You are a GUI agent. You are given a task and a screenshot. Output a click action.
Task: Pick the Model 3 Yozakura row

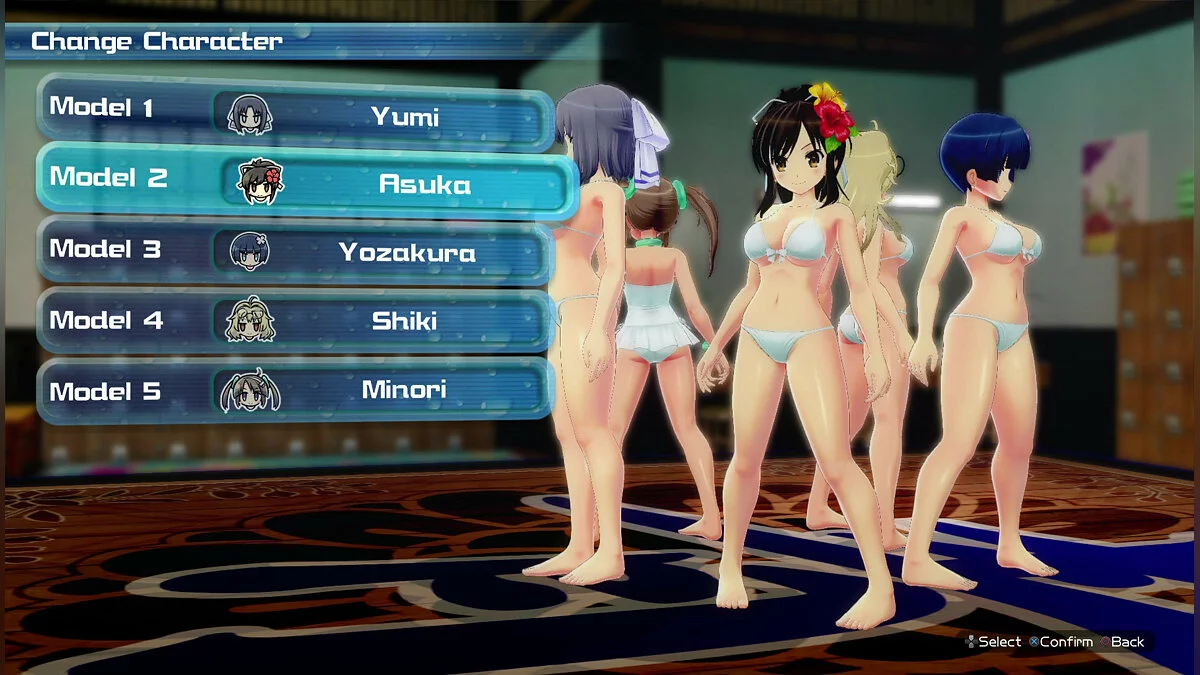[296, 250]
